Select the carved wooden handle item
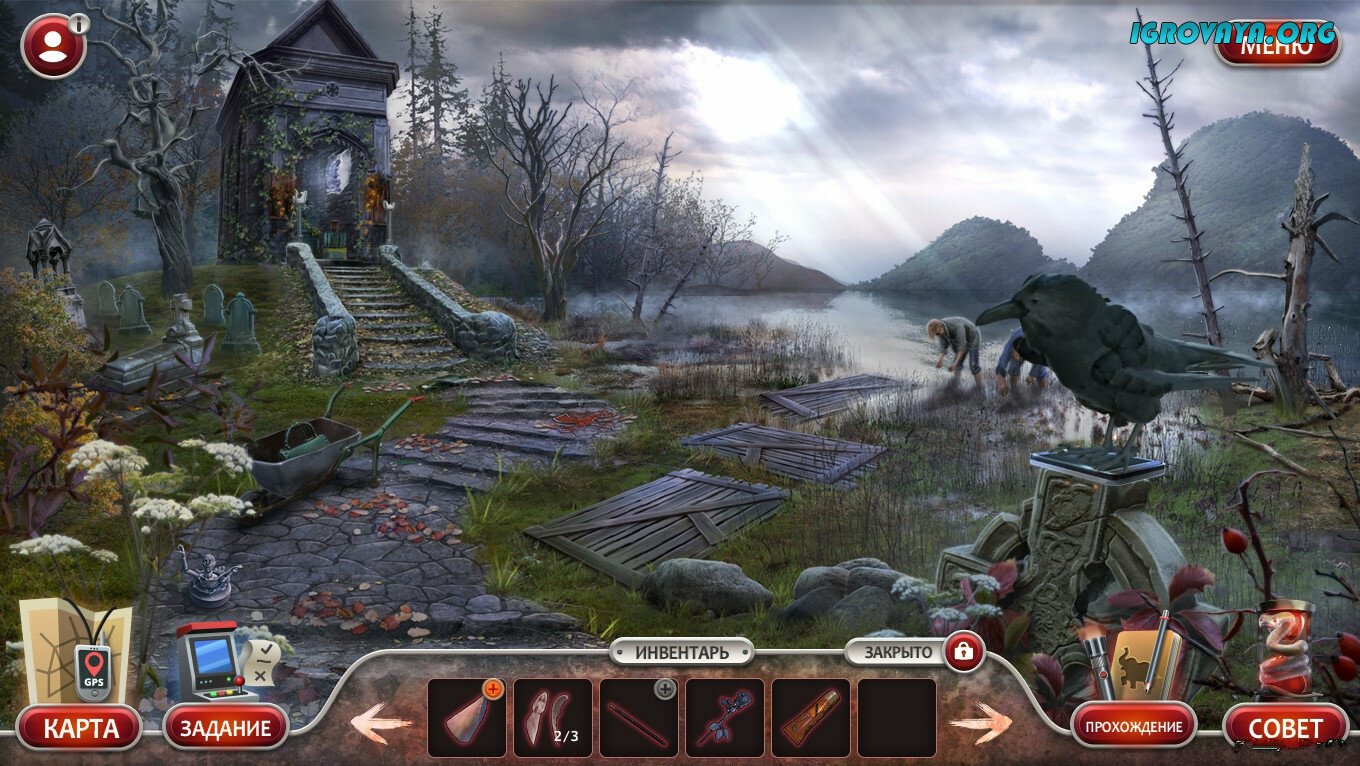The height and width of the screenshot is (766, 1360). point(810,718)
